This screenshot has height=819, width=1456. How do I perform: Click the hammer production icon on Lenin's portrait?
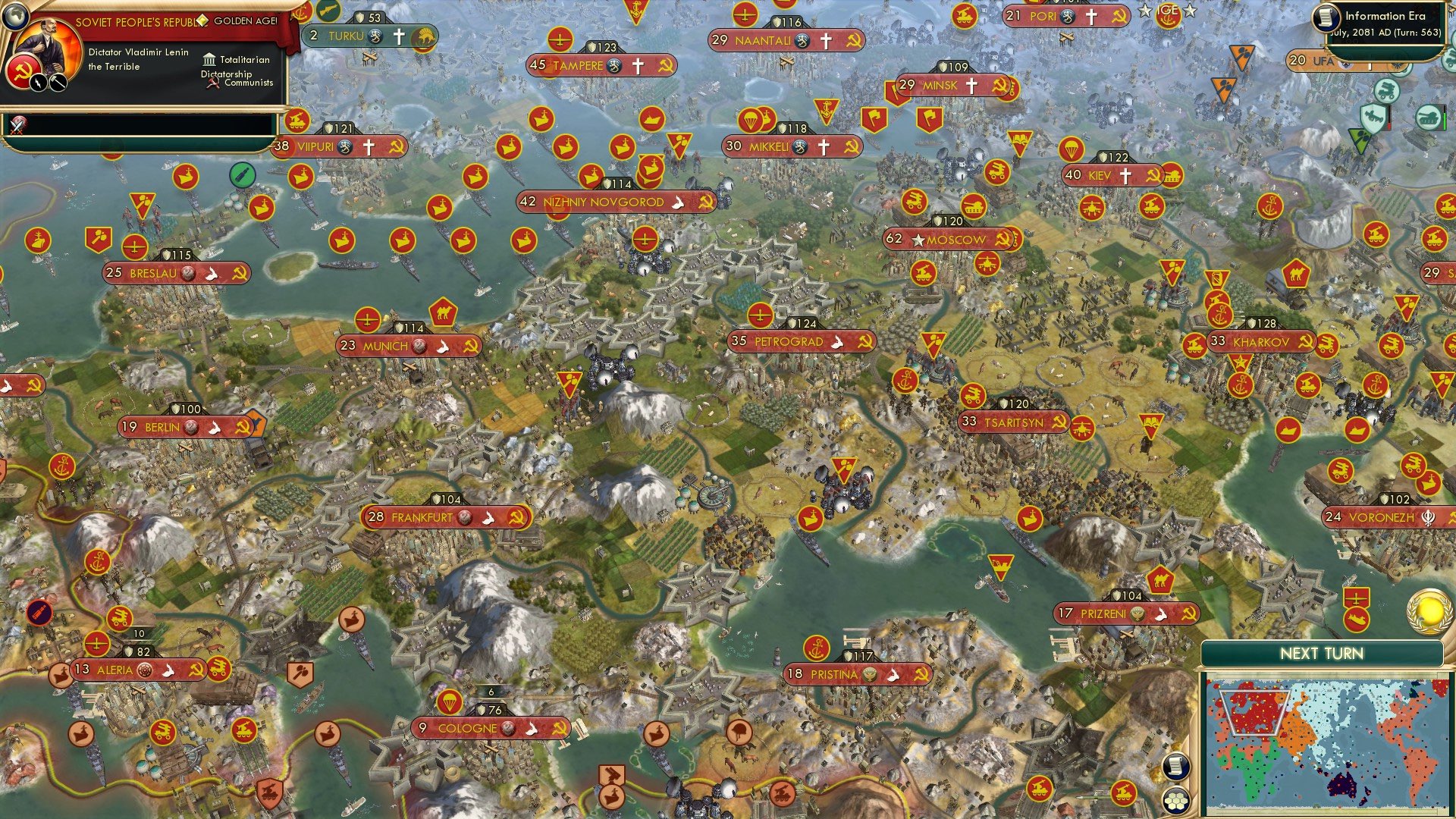[56, 83]
